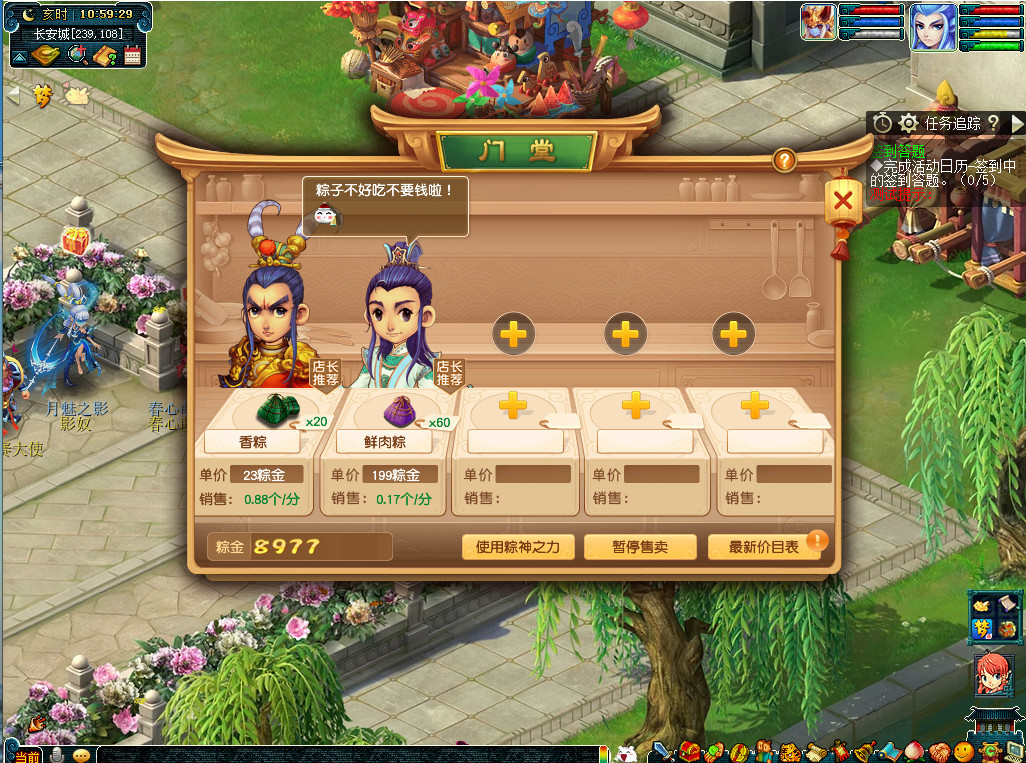Open the red treasure chest toolbar icon

[691, 751]
